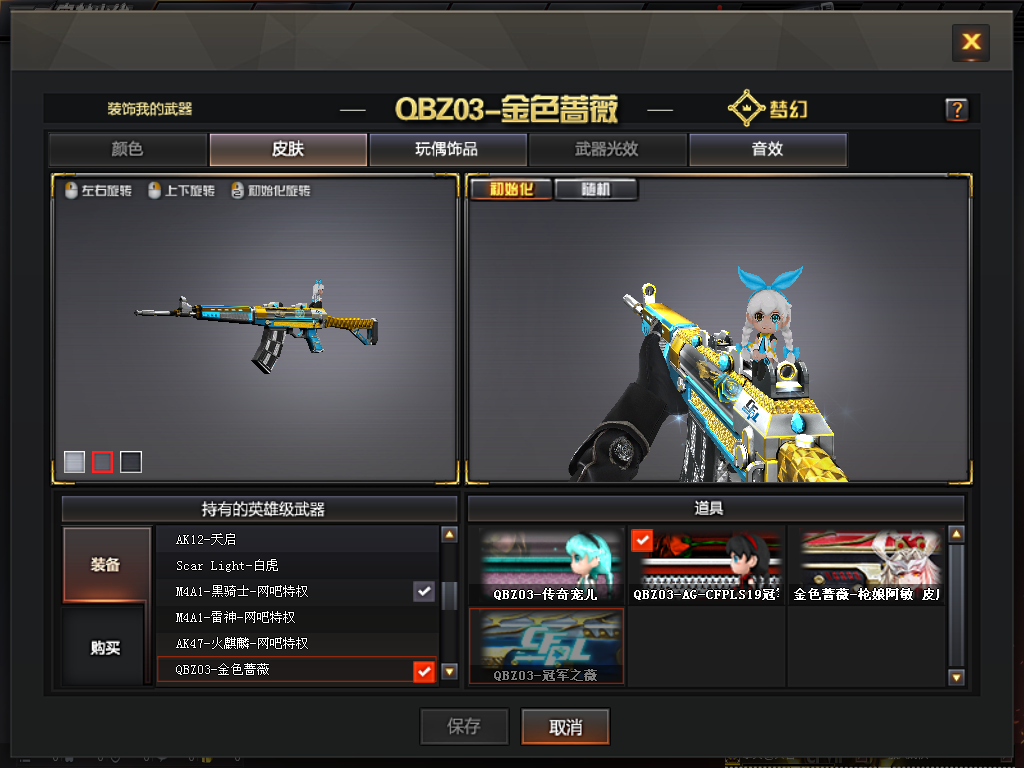Open the help question mark button
Image resolution: width=1024 pixels, height=768 pixels.
point(956,110)
